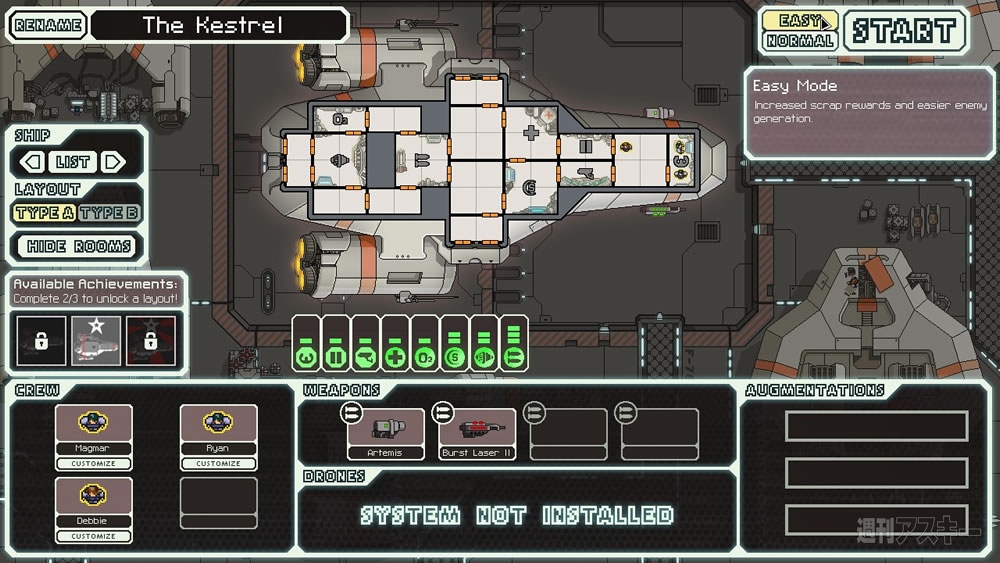1000x563 pixels.
Task: Start the game with START button
Action: pos(905,30)
